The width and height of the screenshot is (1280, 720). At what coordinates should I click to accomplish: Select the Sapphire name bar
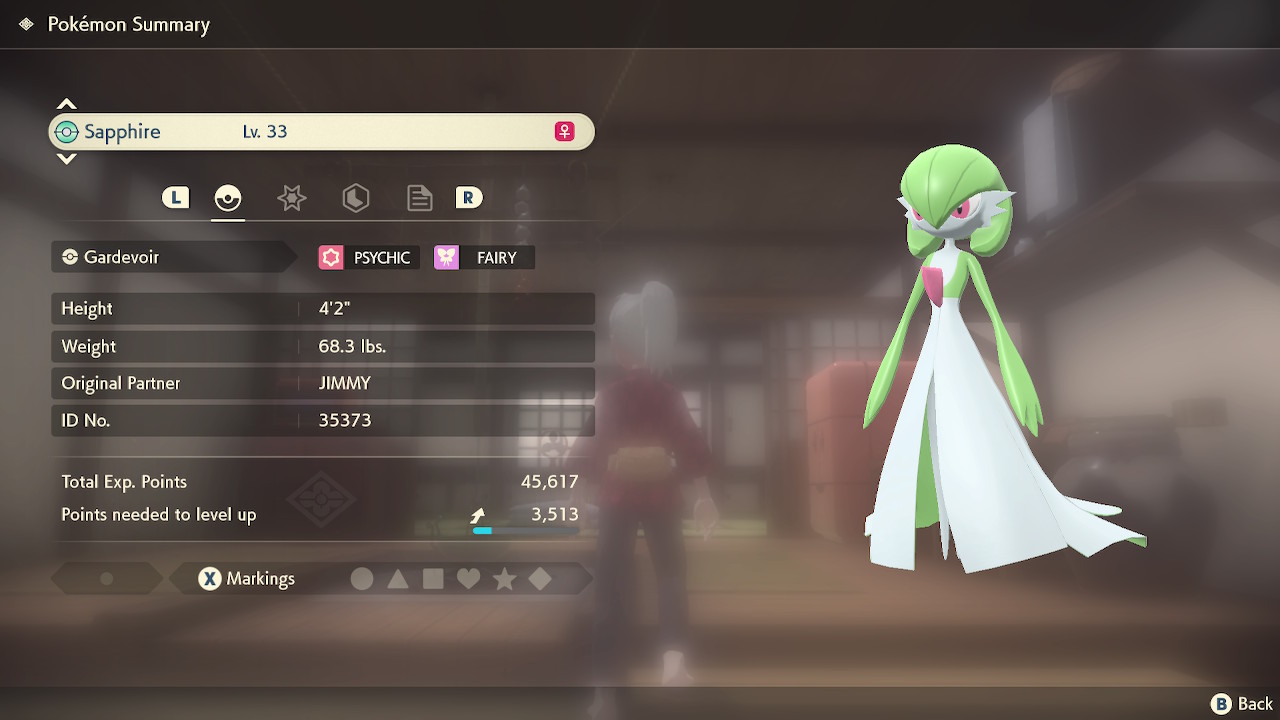320,132
